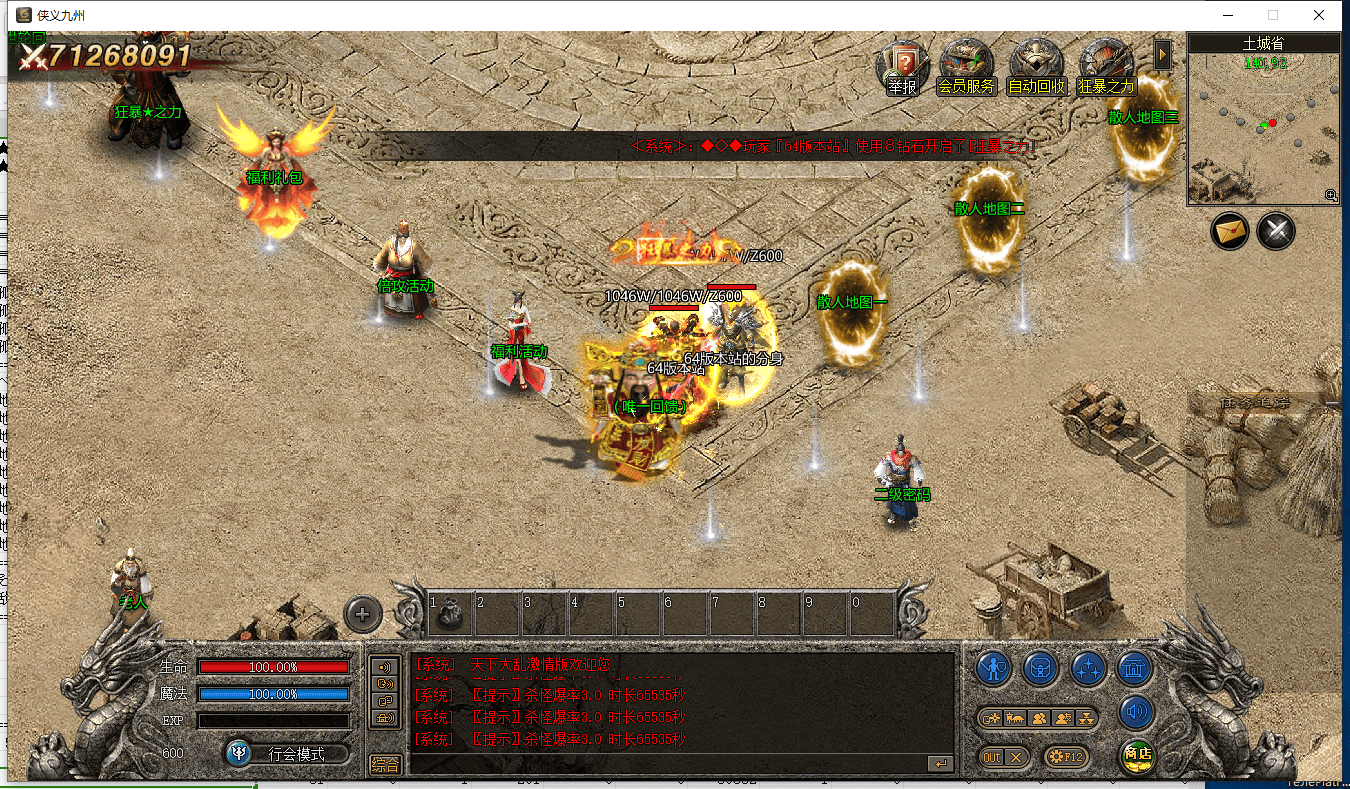Open settings with the gear F12 button
Screen dimensions: 1350x789
pyautogui.click(x=1065, y=757)
